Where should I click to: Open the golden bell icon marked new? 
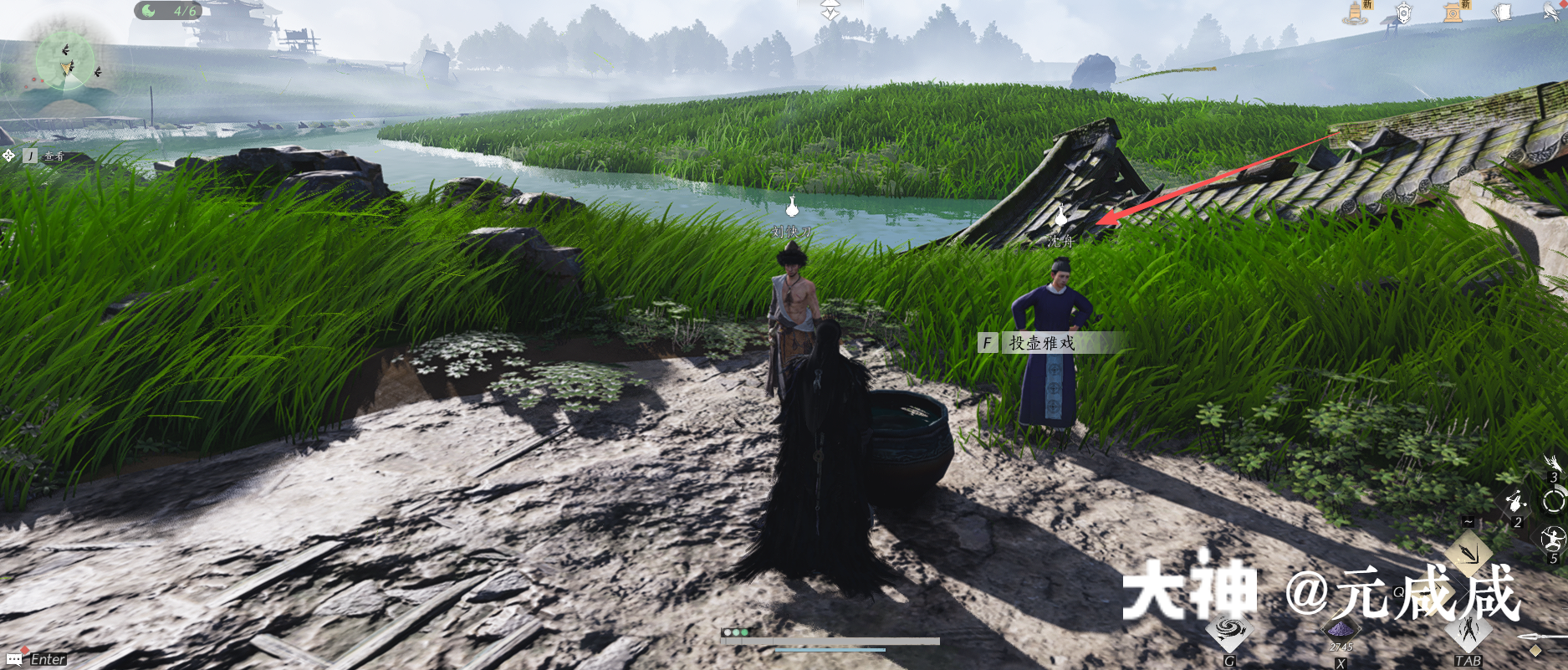coord(1356,13)
